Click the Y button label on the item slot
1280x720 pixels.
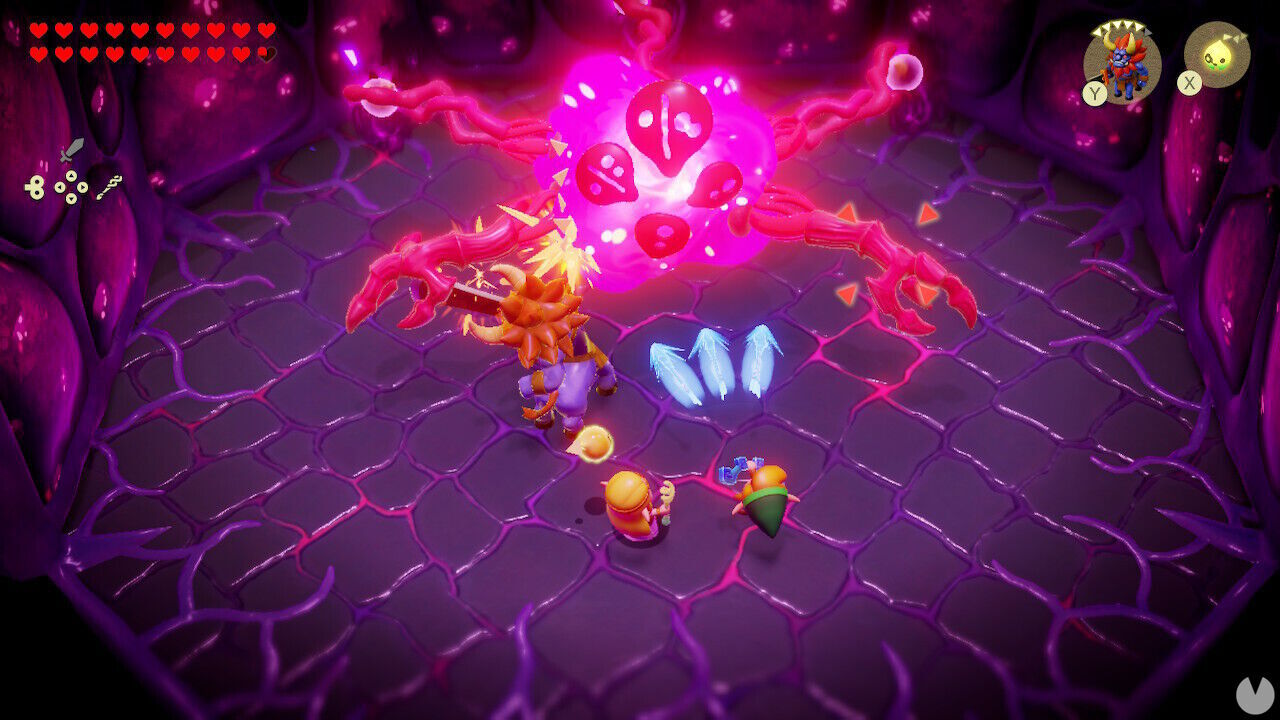pos(1094,92)
